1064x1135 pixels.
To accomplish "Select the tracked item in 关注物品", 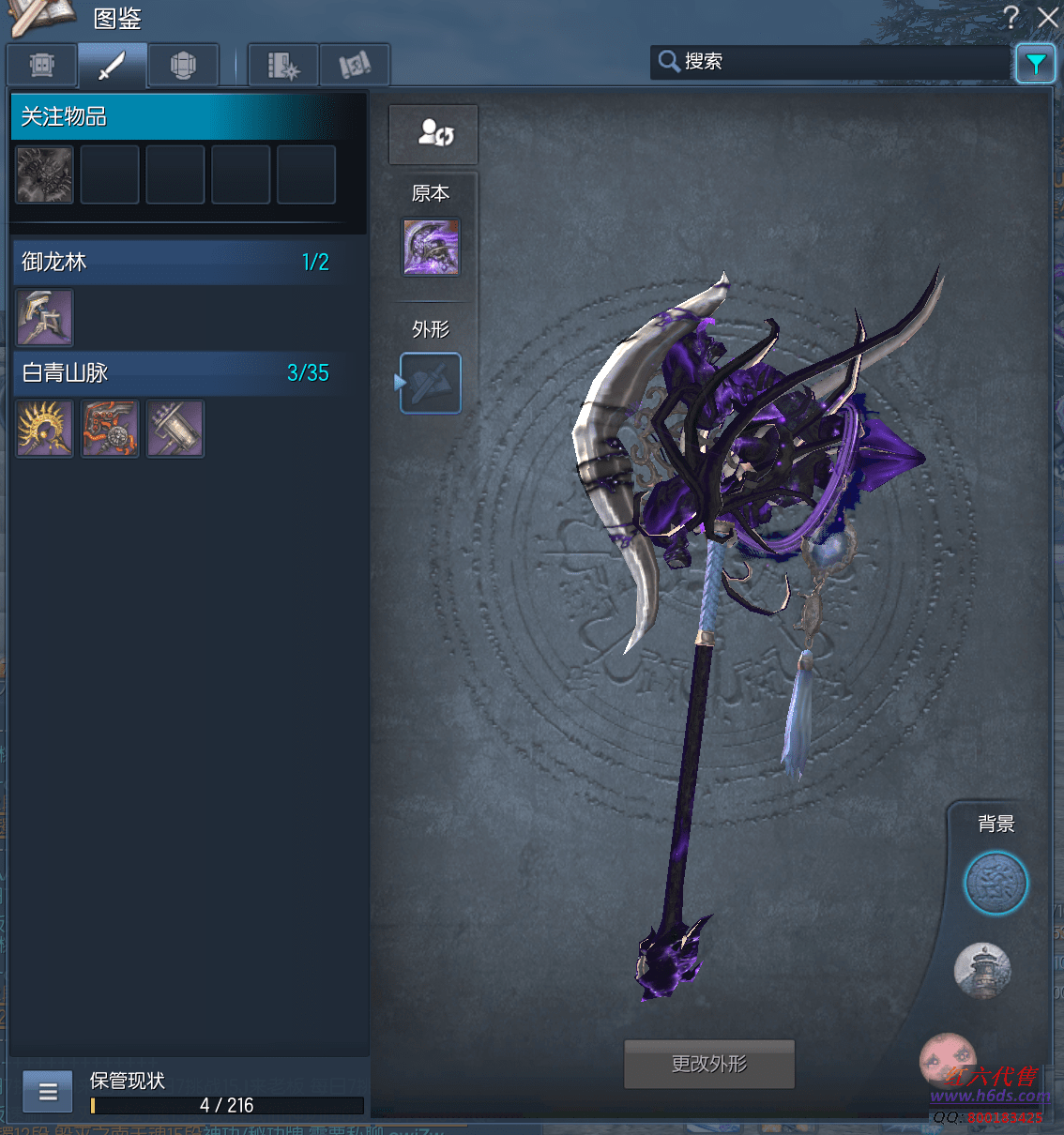I will pos(44,174).
